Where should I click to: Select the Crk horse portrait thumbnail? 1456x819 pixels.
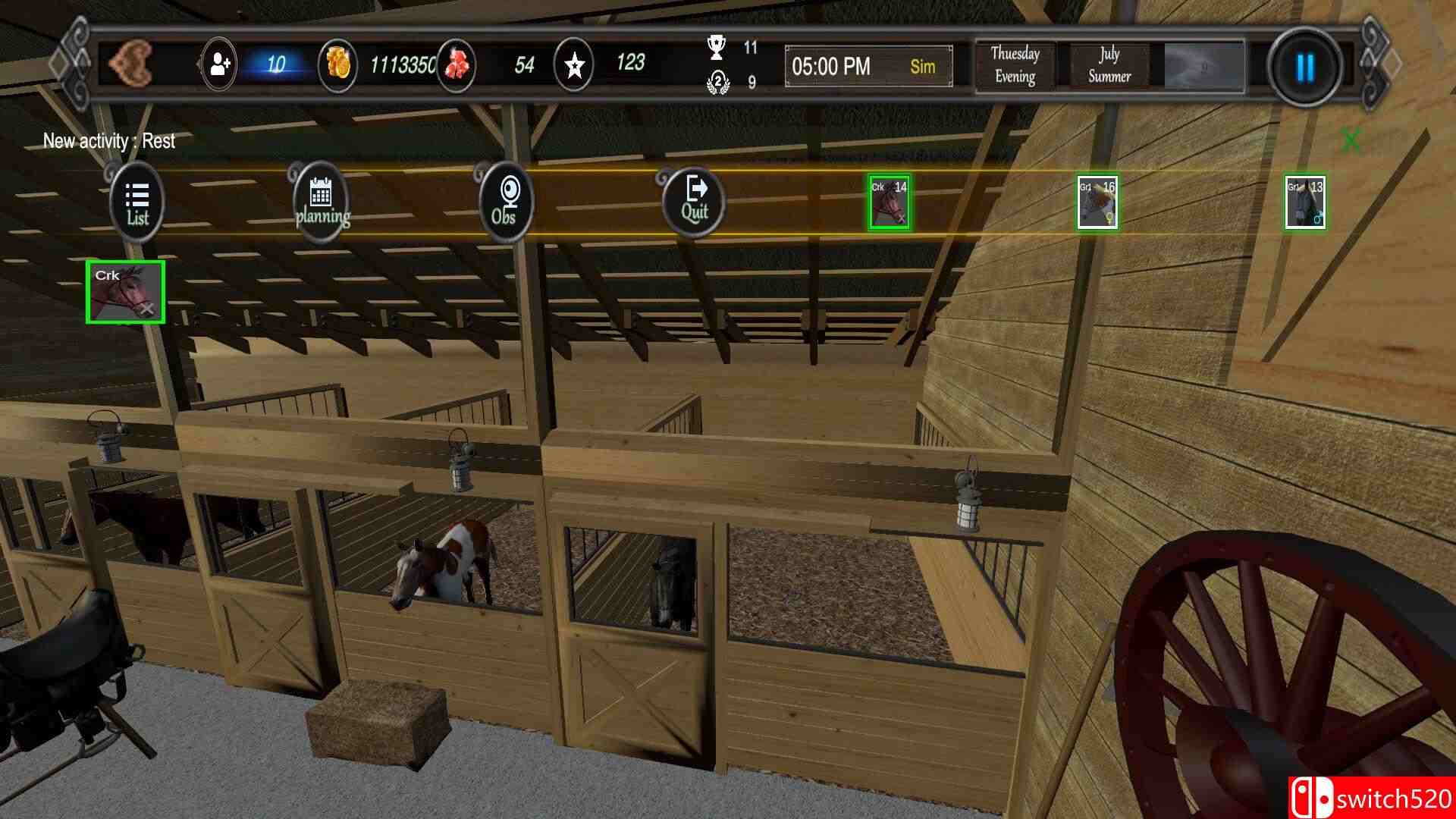127,293
